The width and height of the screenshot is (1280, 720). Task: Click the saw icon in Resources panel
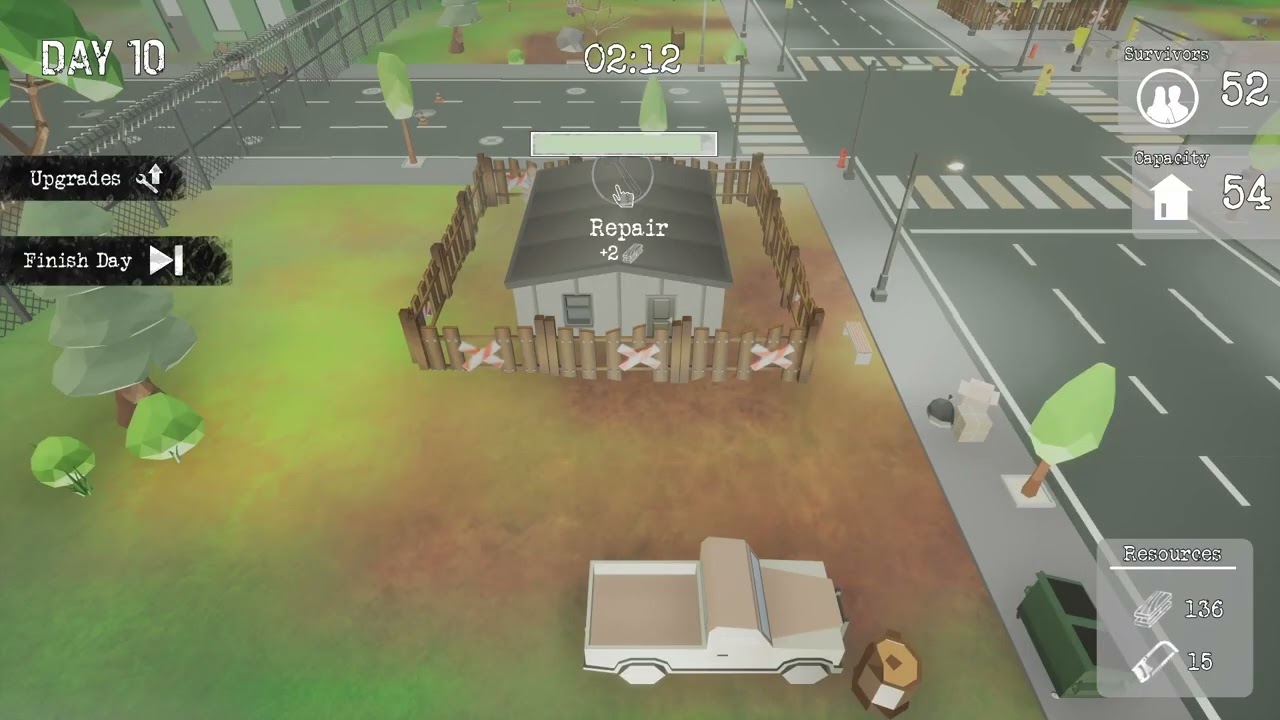tap(1156, 662)
